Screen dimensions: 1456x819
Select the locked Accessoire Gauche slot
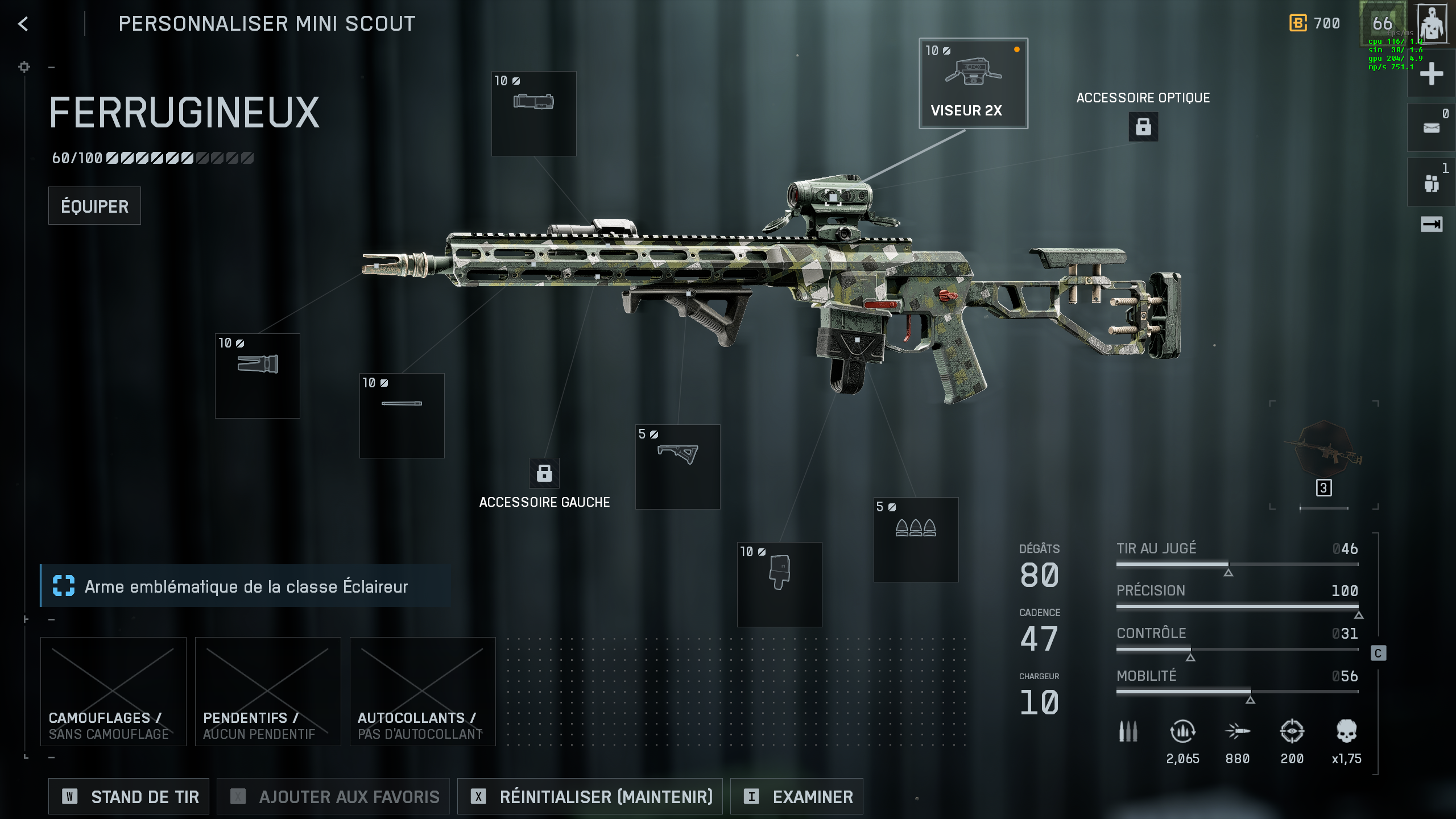click(544, 473)
